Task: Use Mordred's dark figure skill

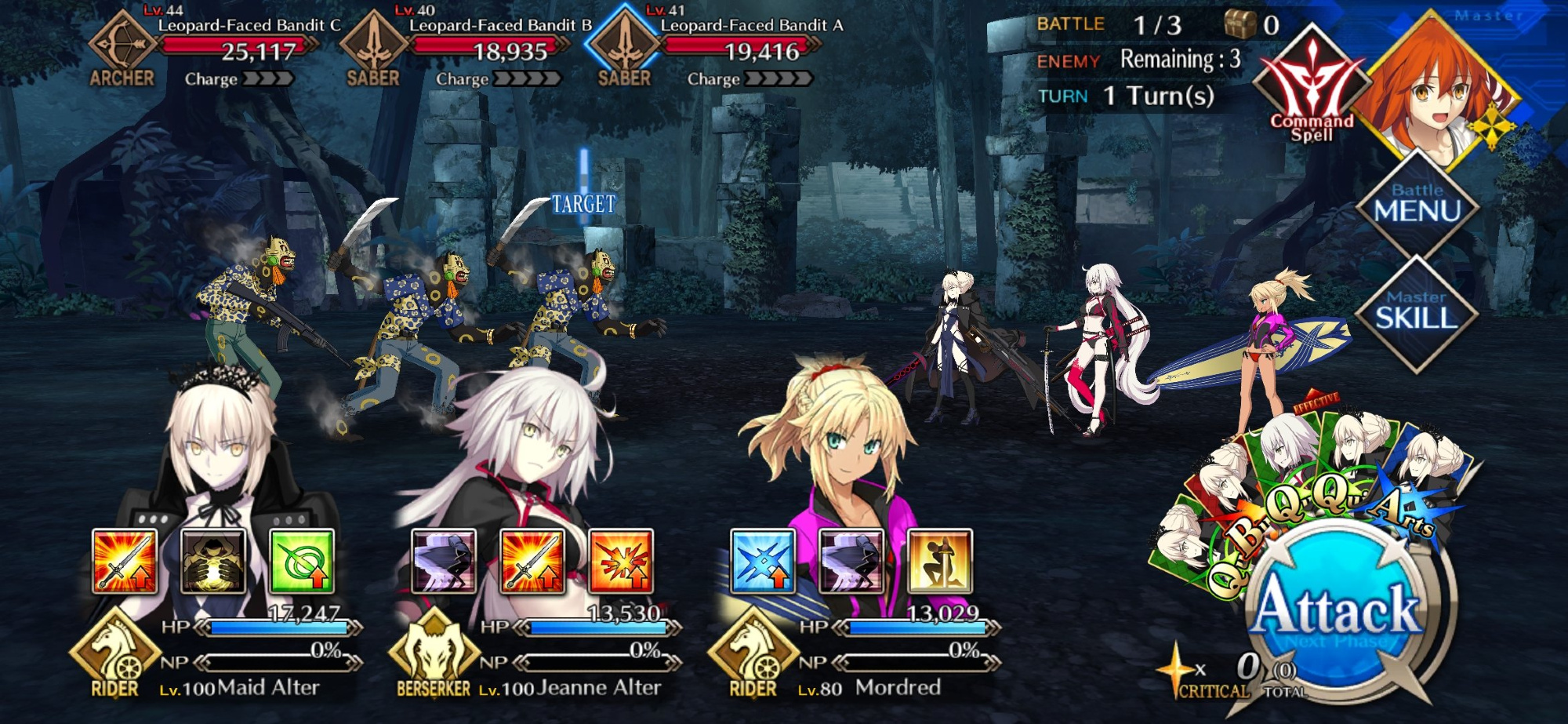Action: 851,561
